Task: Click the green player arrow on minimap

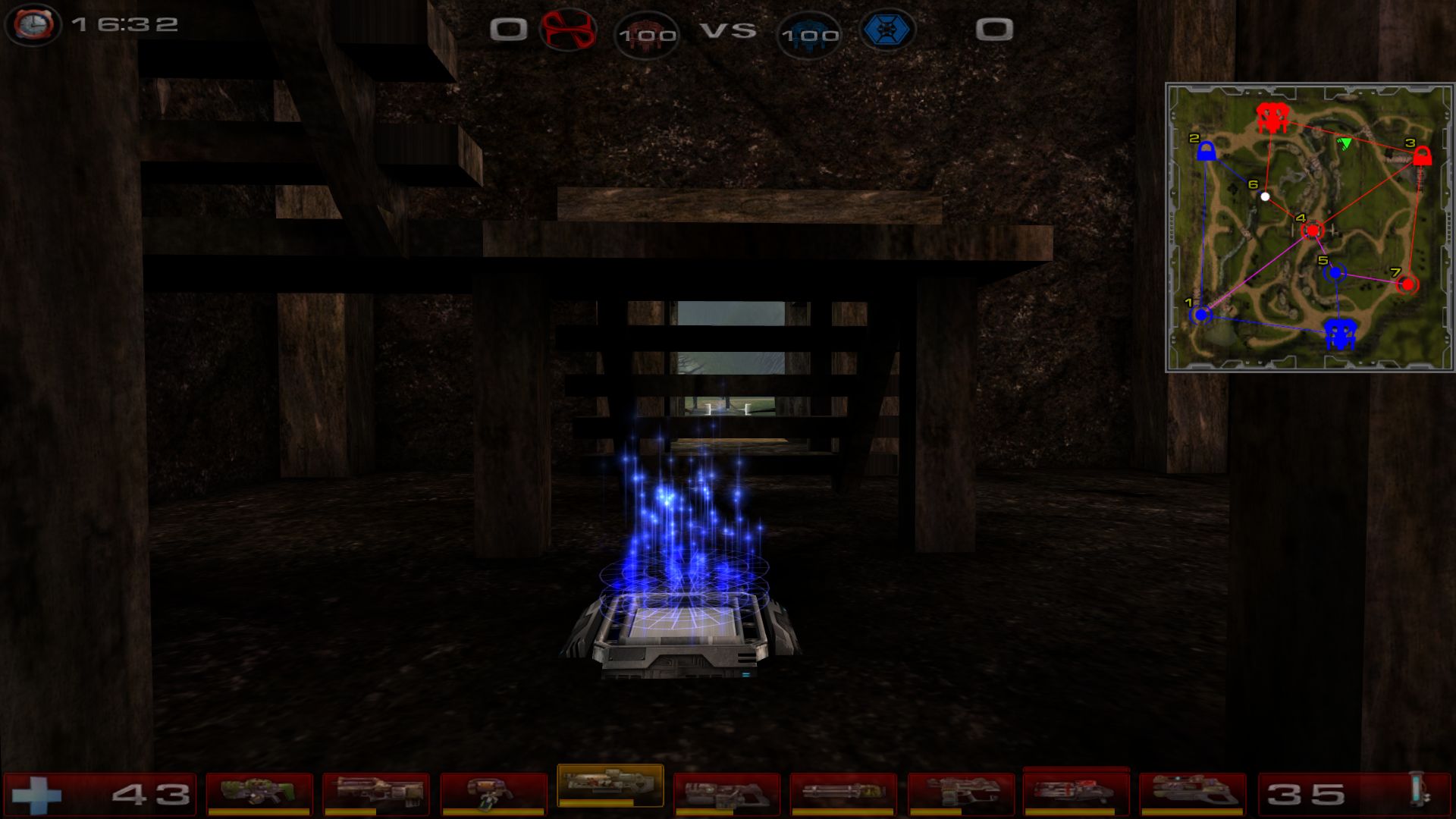Action: [x=1345, y=143]
